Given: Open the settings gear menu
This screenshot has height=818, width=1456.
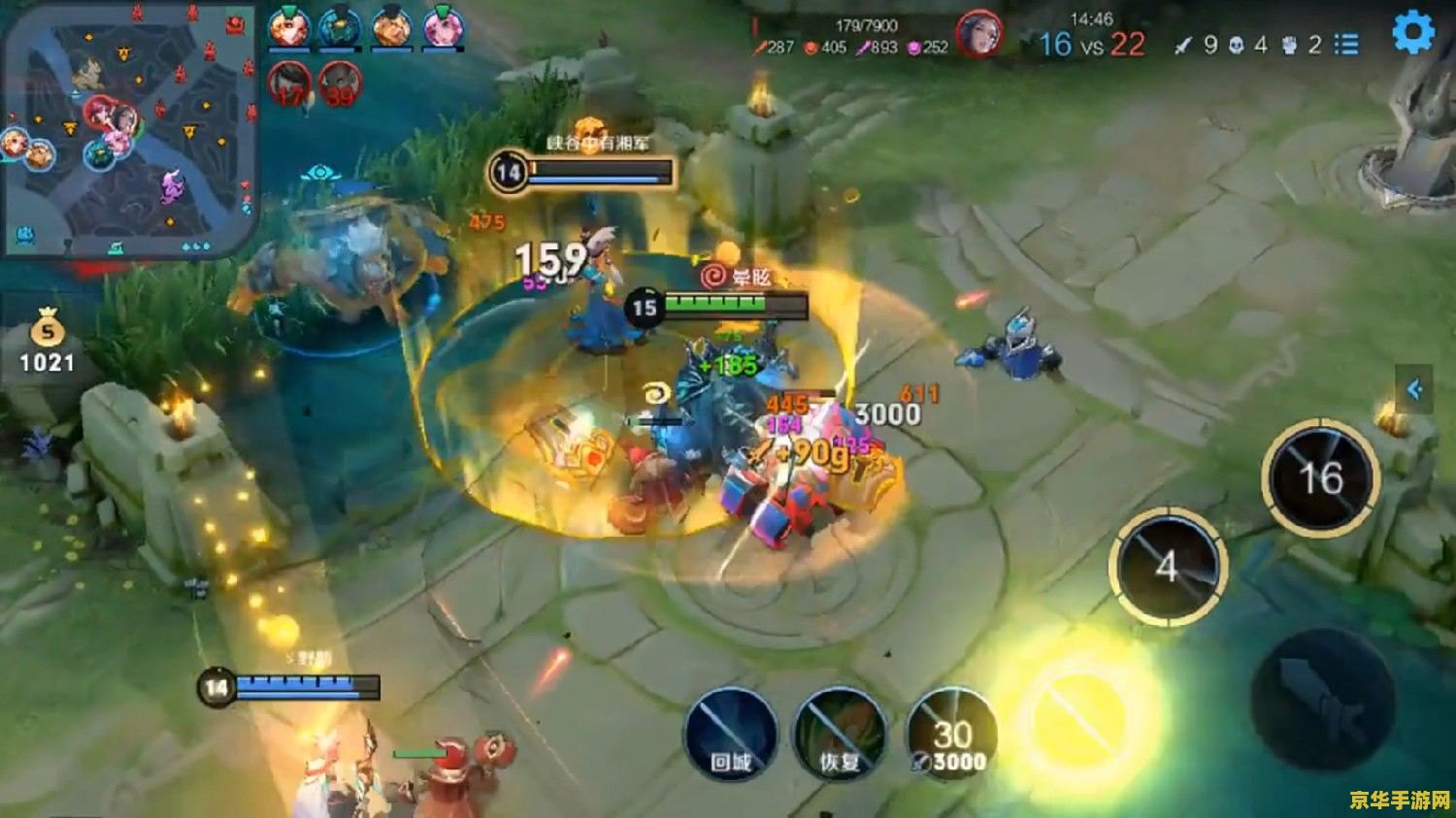Looking at the screenshot, I should pyautogui.click(x=1412, y=33).
